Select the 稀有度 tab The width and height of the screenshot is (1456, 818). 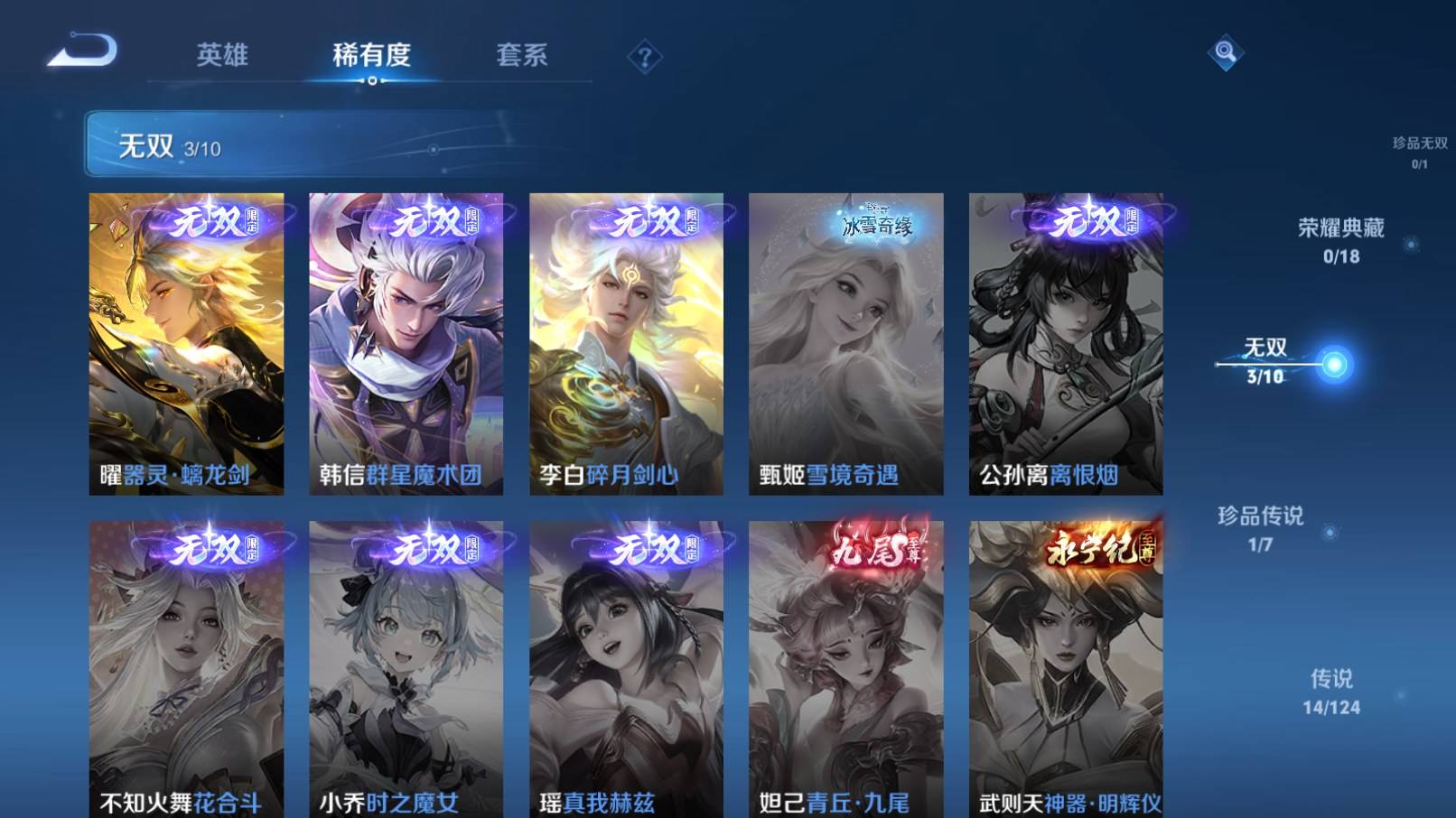[x=373, y=54]
